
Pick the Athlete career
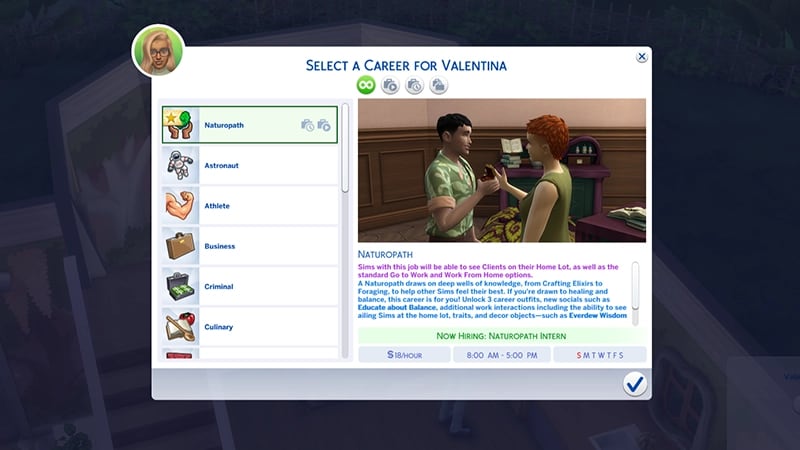[250, 206]
